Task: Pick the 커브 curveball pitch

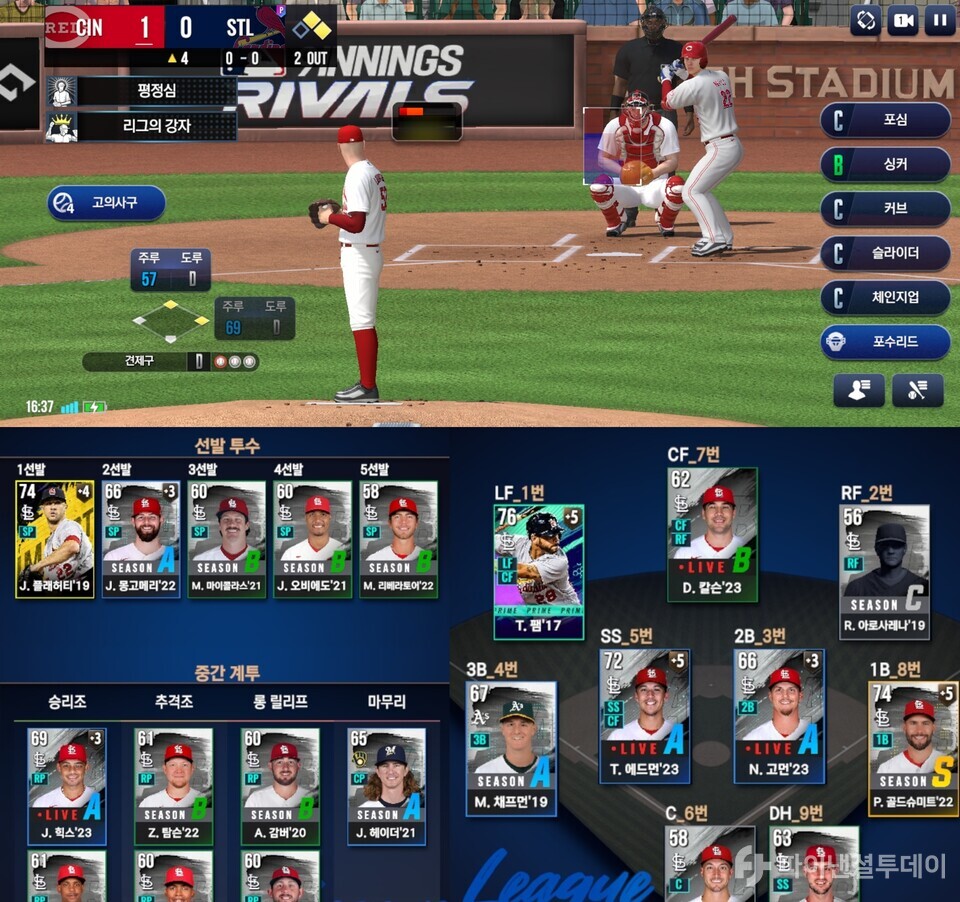Action: [885, 209]
